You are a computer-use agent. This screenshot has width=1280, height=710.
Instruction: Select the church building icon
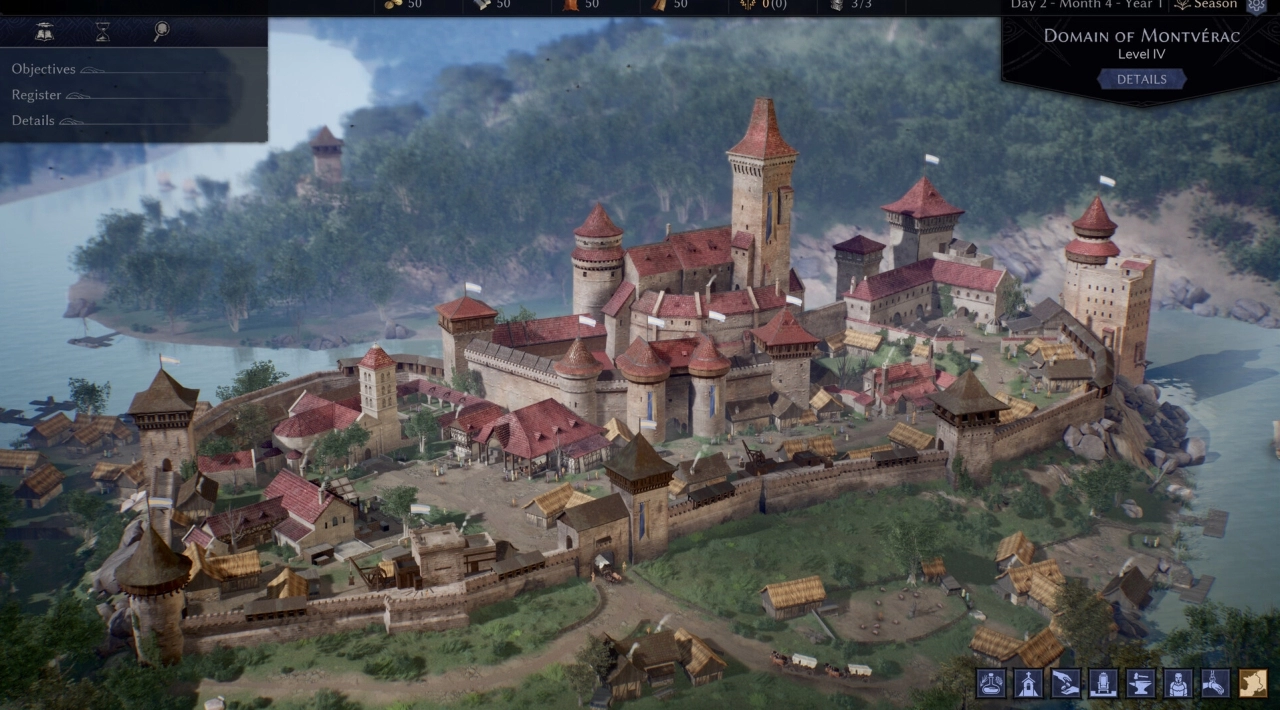1029,683
